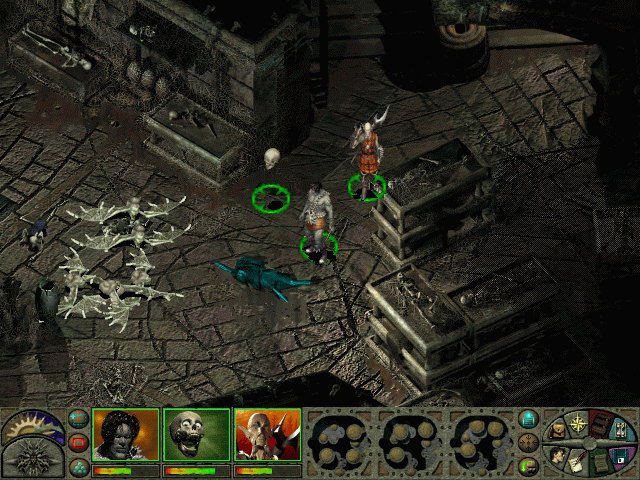The image size is (640, 480).
Task: Click the red square stop button
Action: click(x=79, y=442)
